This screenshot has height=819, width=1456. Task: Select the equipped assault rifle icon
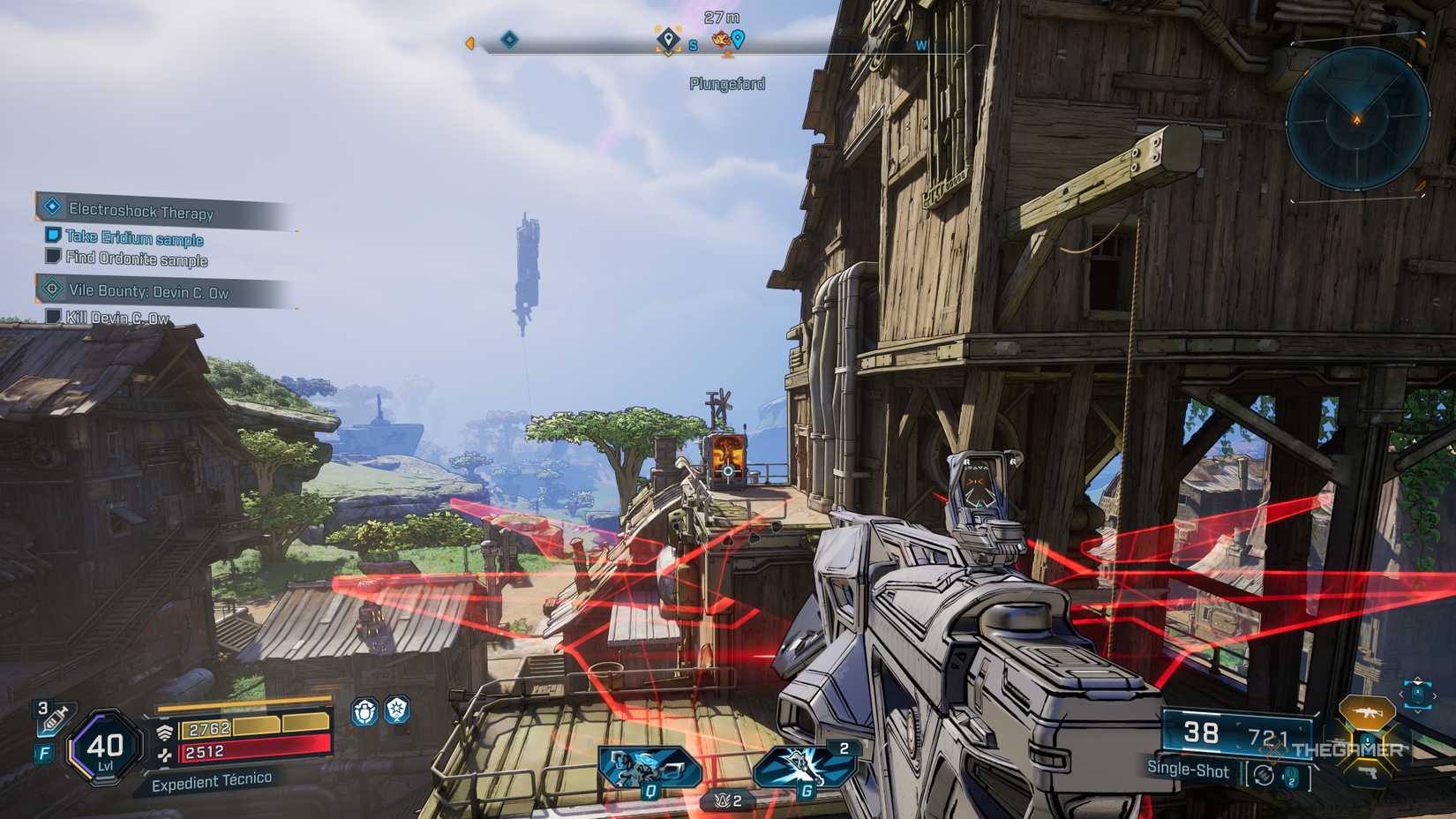(x=1368, y=711)
